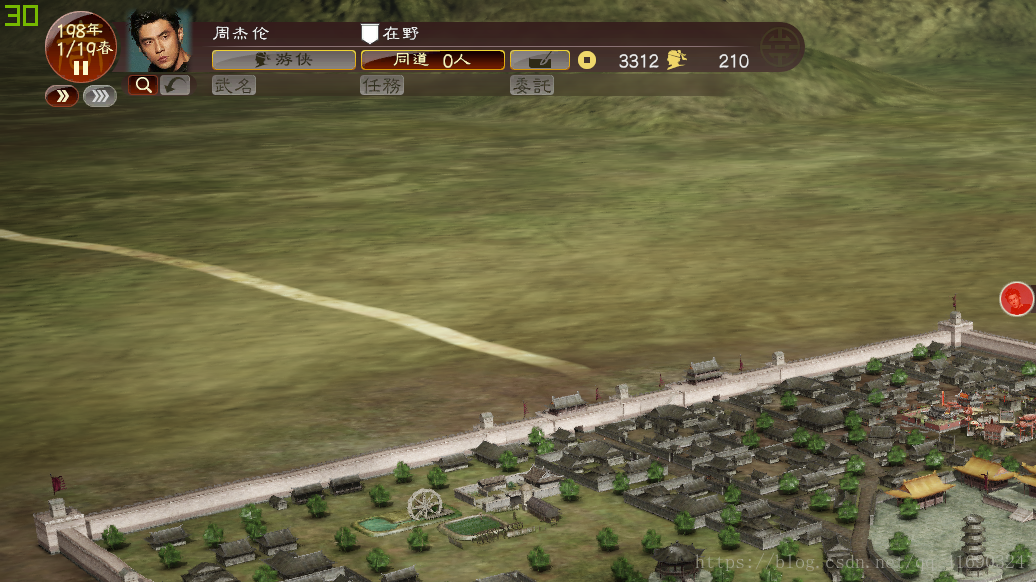Image resolution: width=1036 pixels, height=582 pixels.
Task: Click the magnifying glass search button
Action: pos(142,86)
